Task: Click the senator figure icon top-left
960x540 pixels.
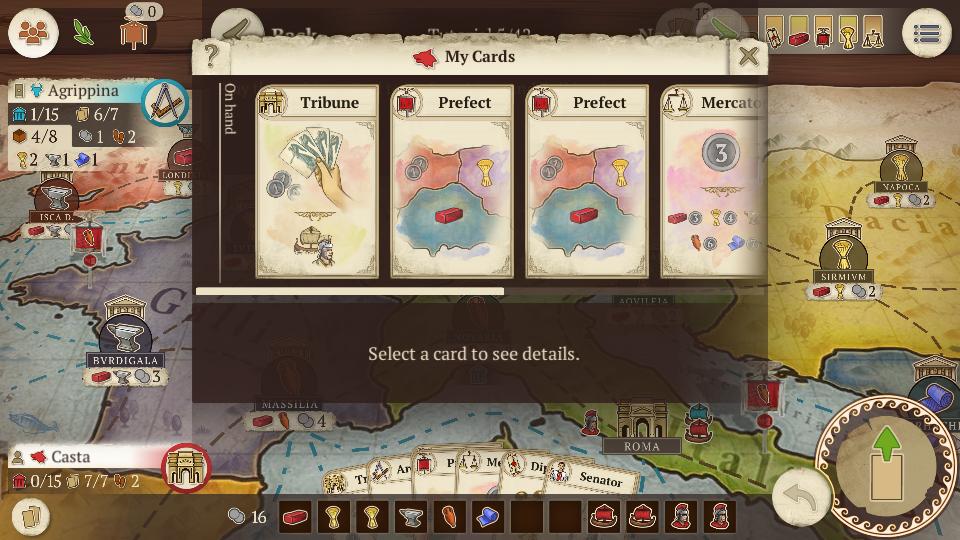Action: pos(134,32)
